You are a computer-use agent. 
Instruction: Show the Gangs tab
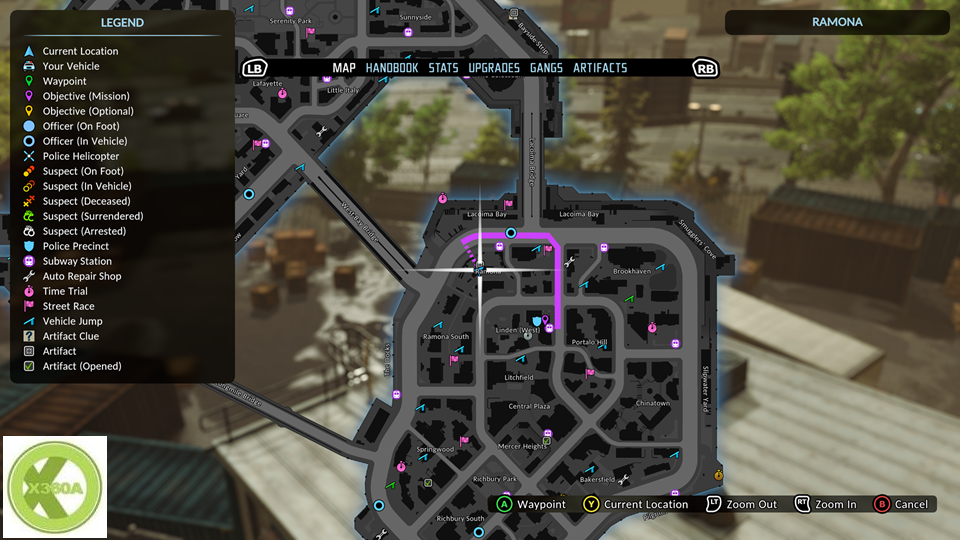point(546,68)
